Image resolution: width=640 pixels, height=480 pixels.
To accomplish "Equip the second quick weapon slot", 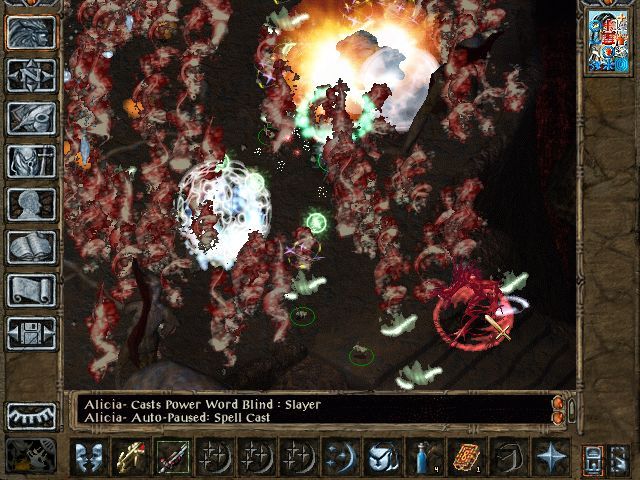I will coord(172,457).
